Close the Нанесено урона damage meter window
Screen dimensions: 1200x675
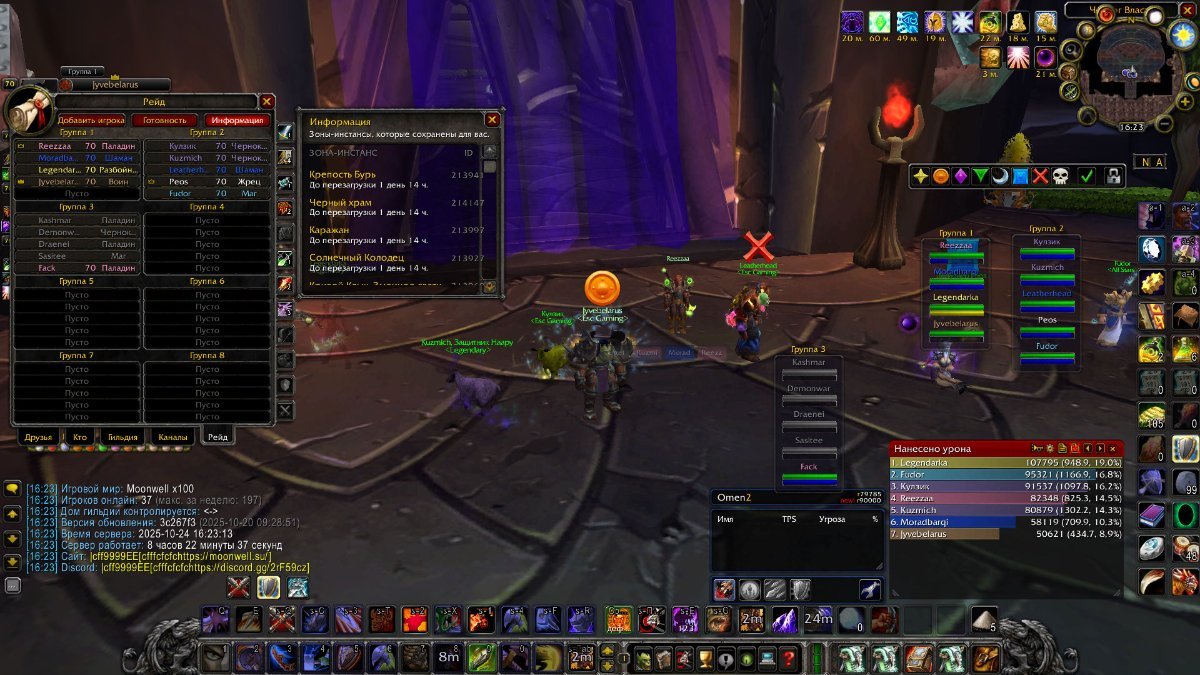click(1113, 449)
